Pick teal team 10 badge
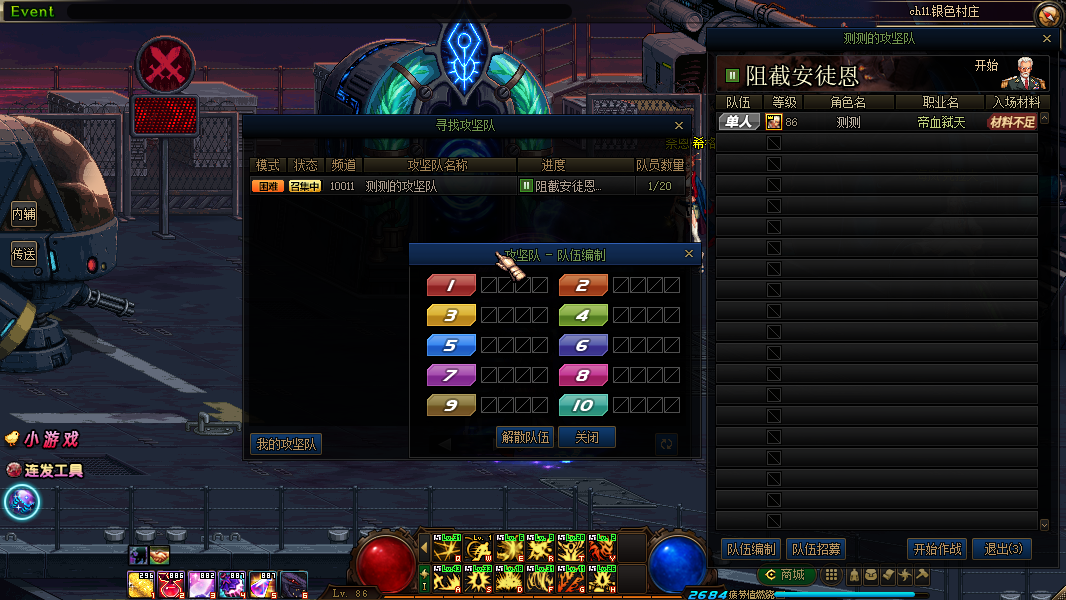 (x=583, y=405)
